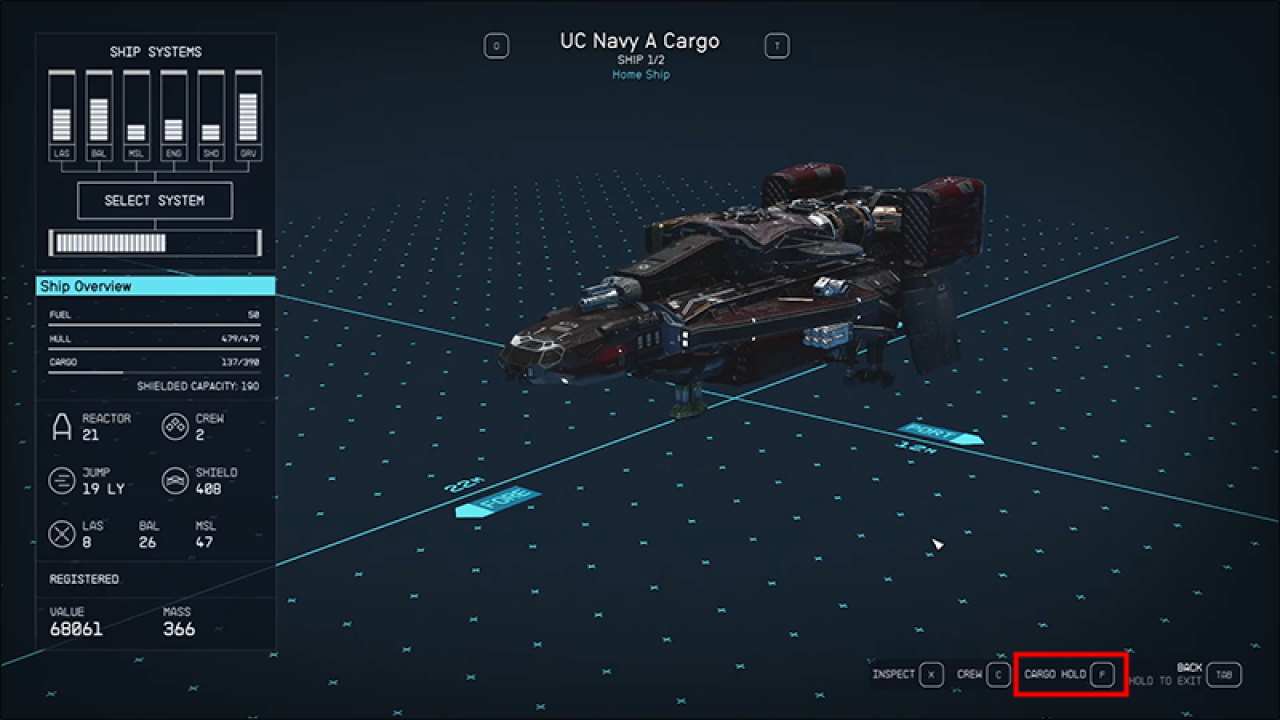Image resolution: width=1280 pixels, height=720 pixels.
Task: Select the BAL system power column
Action: coord(98,105)
